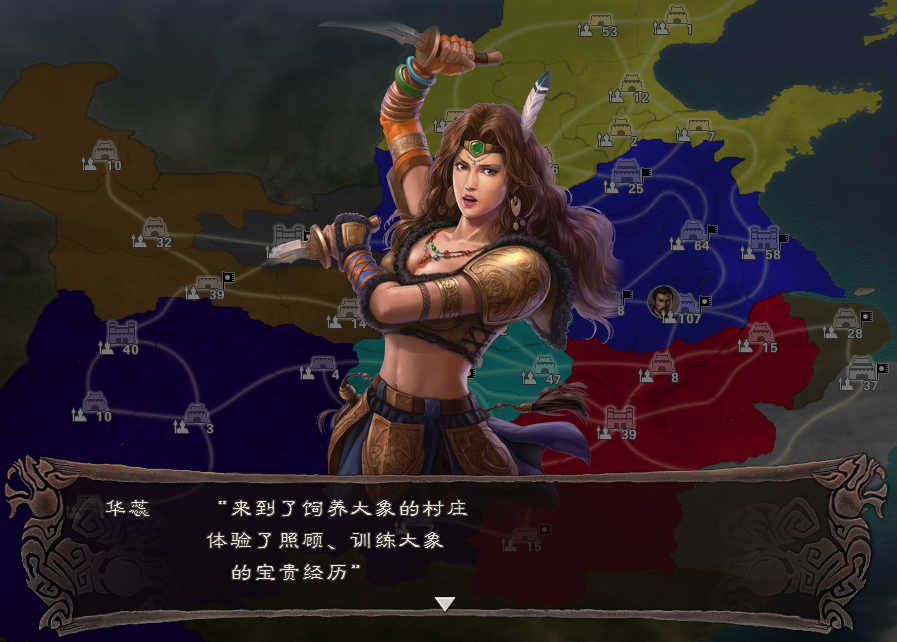Click the officer portrait on the map
Viewport: 897px width, 642px height.
coord(662,301)
